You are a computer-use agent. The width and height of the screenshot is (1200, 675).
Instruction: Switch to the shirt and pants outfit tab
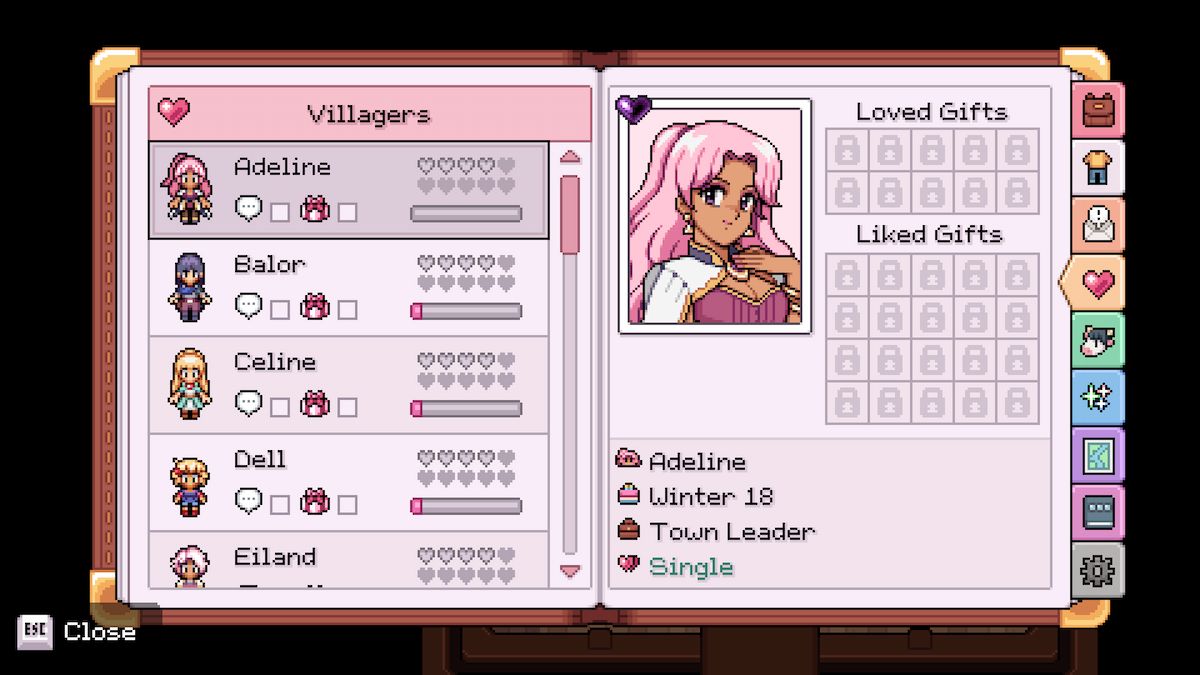[1098, 168]
